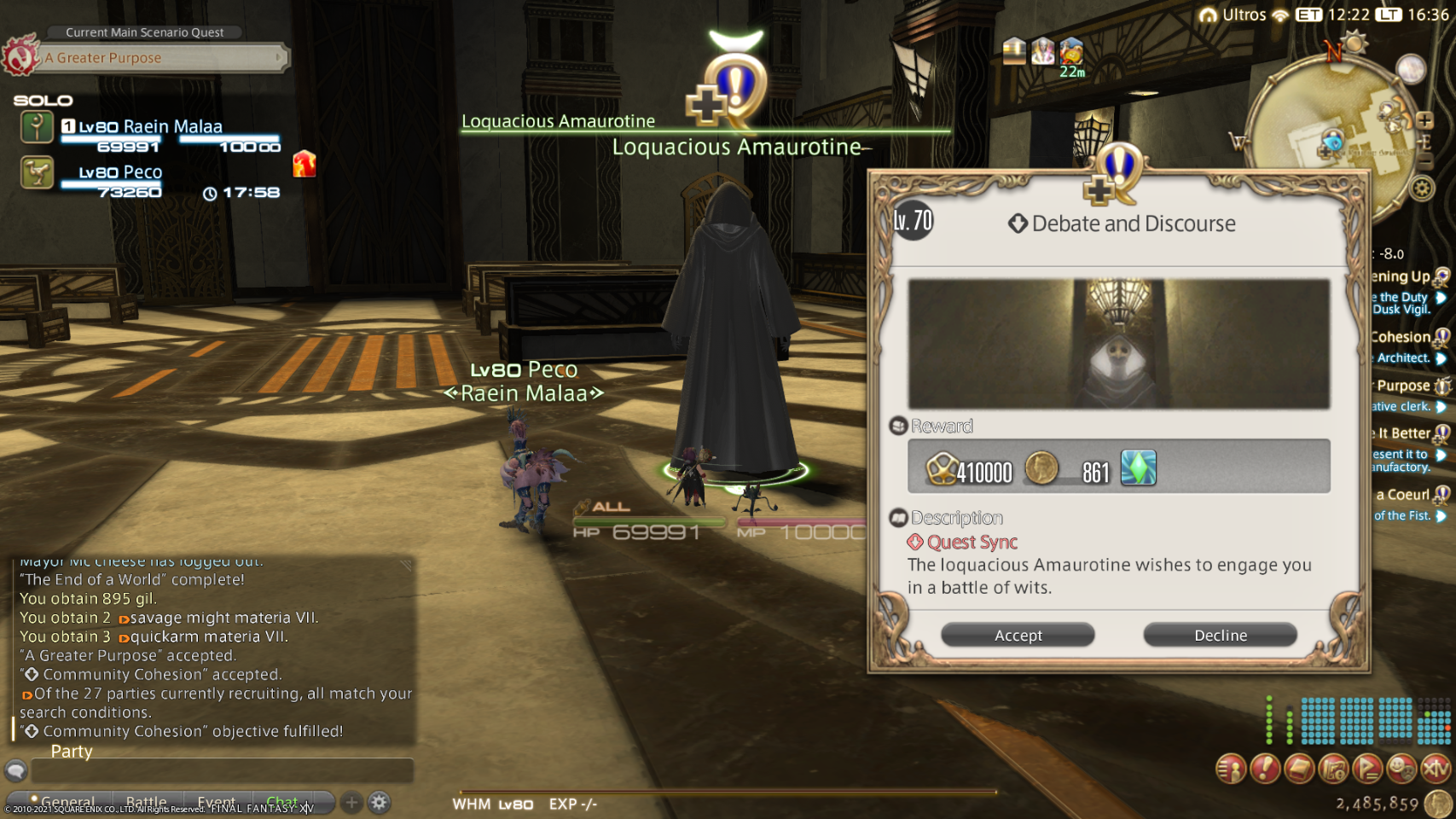Viewport: 1456px width, 819px height.
Task: Switch to the General chat tab
Action: [x=67, y=802]
